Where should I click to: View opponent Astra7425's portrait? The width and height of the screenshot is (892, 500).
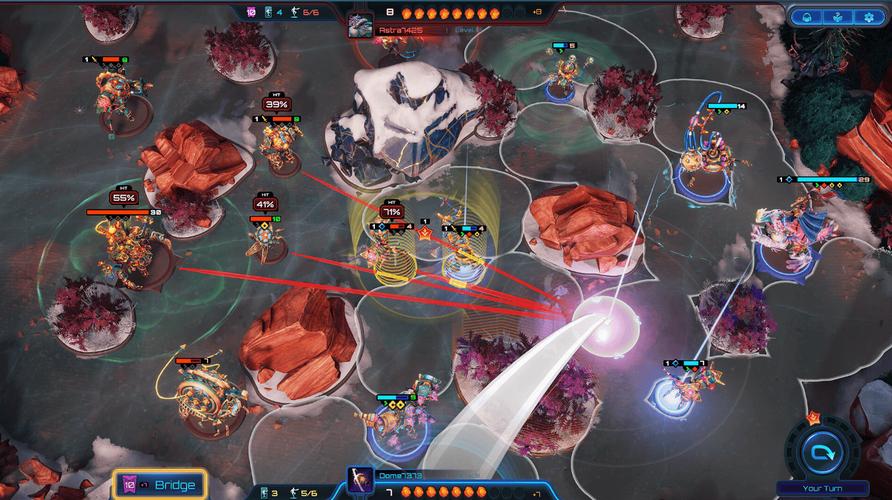(x=360, y=26)
